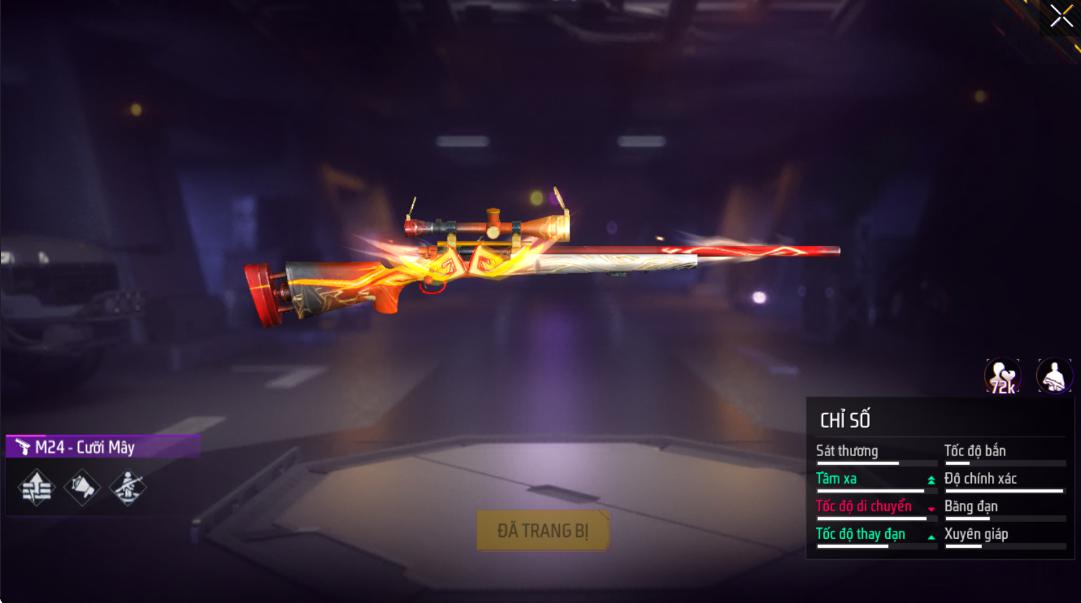This screenshot has height=603, width=1081.
Task: Click the M24 - Cười Mây name banner
Action: tap(102, 447)
